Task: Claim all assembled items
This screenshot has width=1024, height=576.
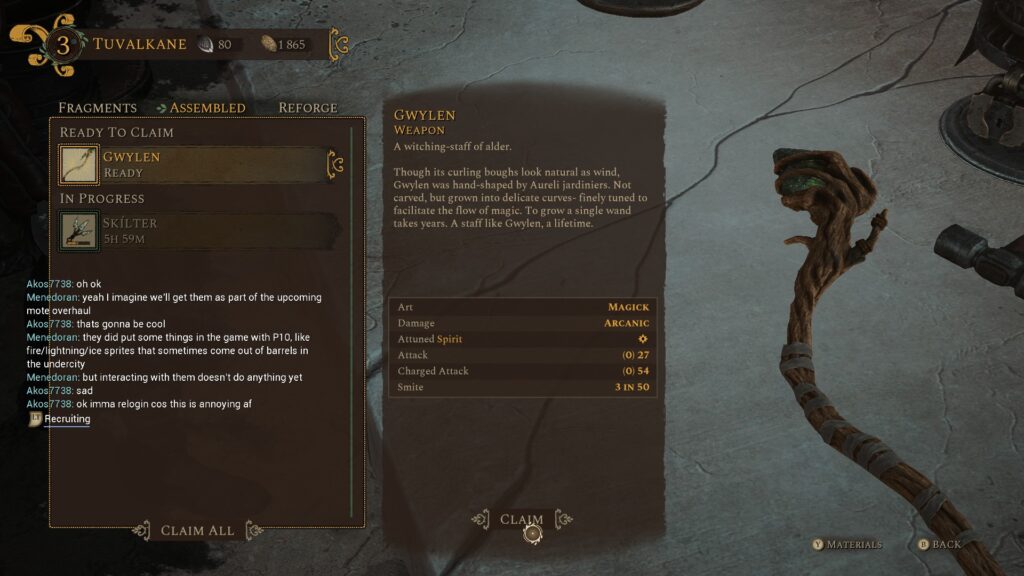Action: point(197,530)
